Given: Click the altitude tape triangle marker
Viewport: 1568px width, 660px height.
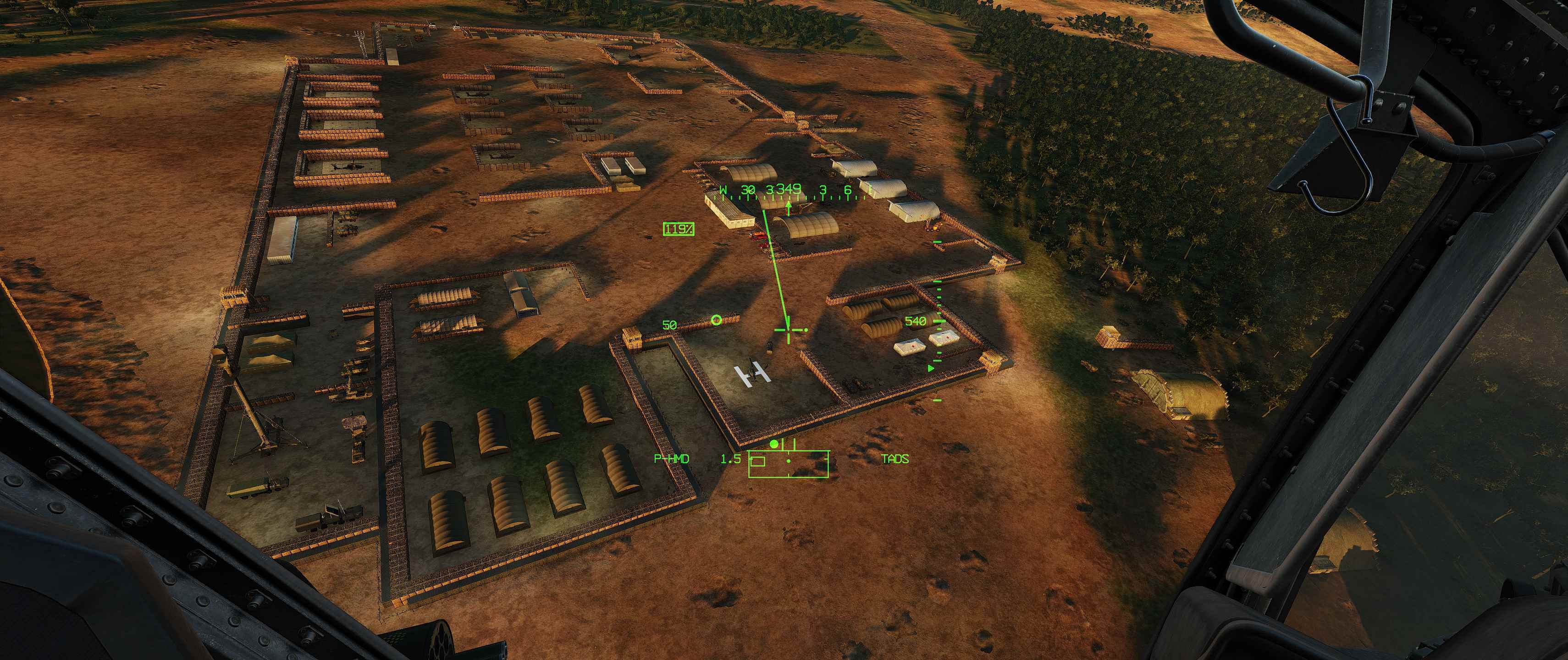Looking at the screenshot, I should [931, 368].
